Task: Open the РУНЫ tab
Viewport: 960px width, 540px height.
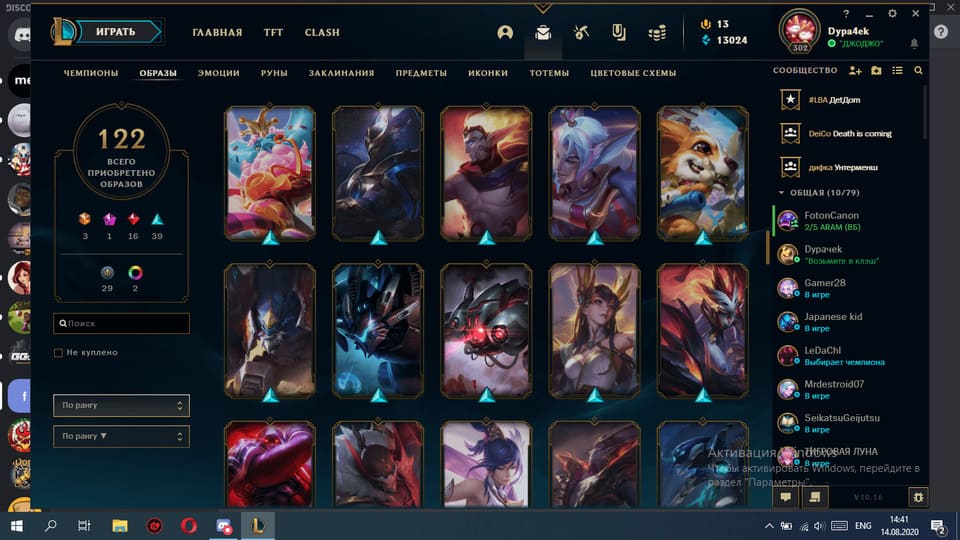Action: pos(274,73)
